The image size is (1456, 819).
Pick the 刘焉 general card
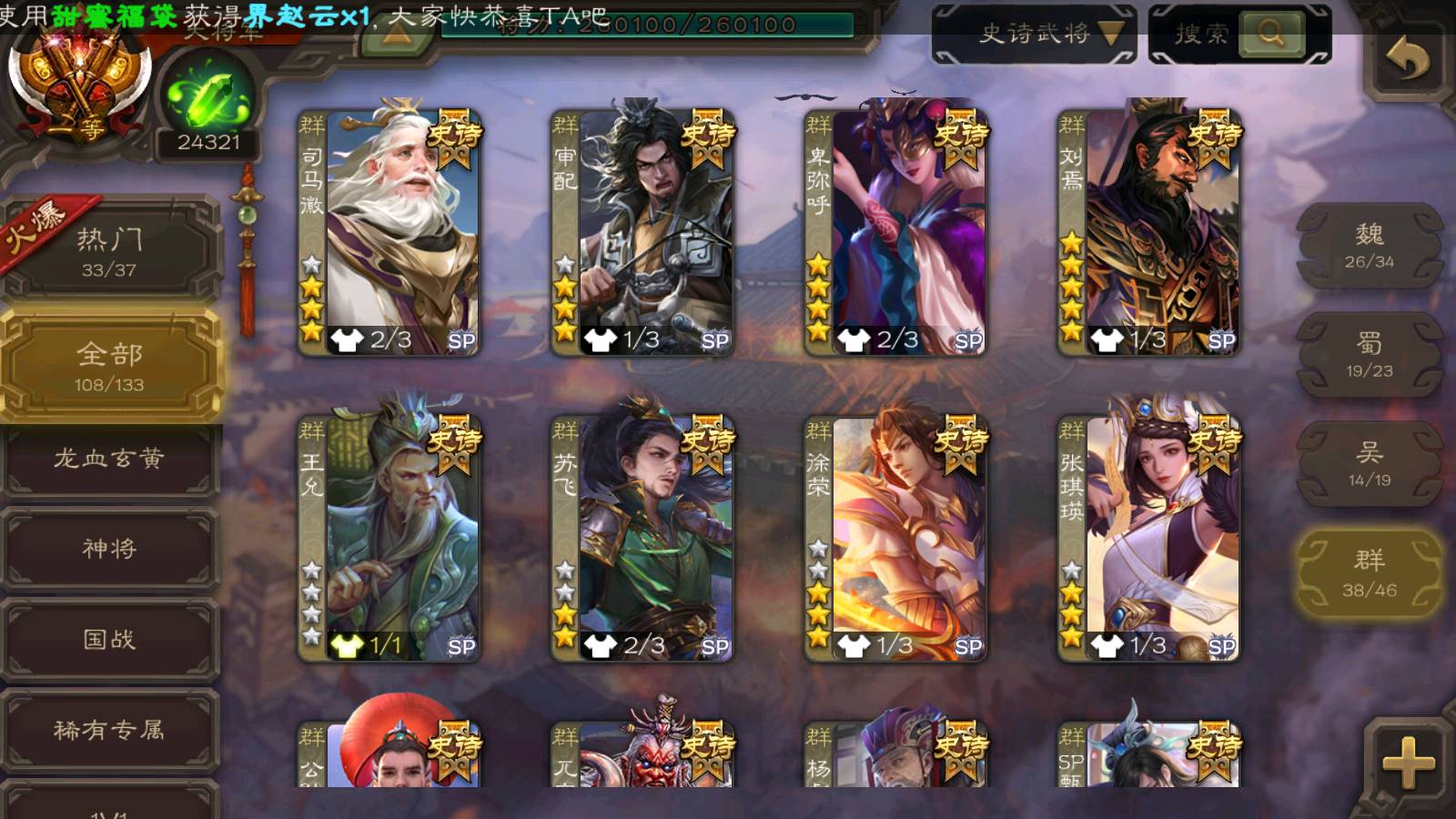[x=1148, y=232]
